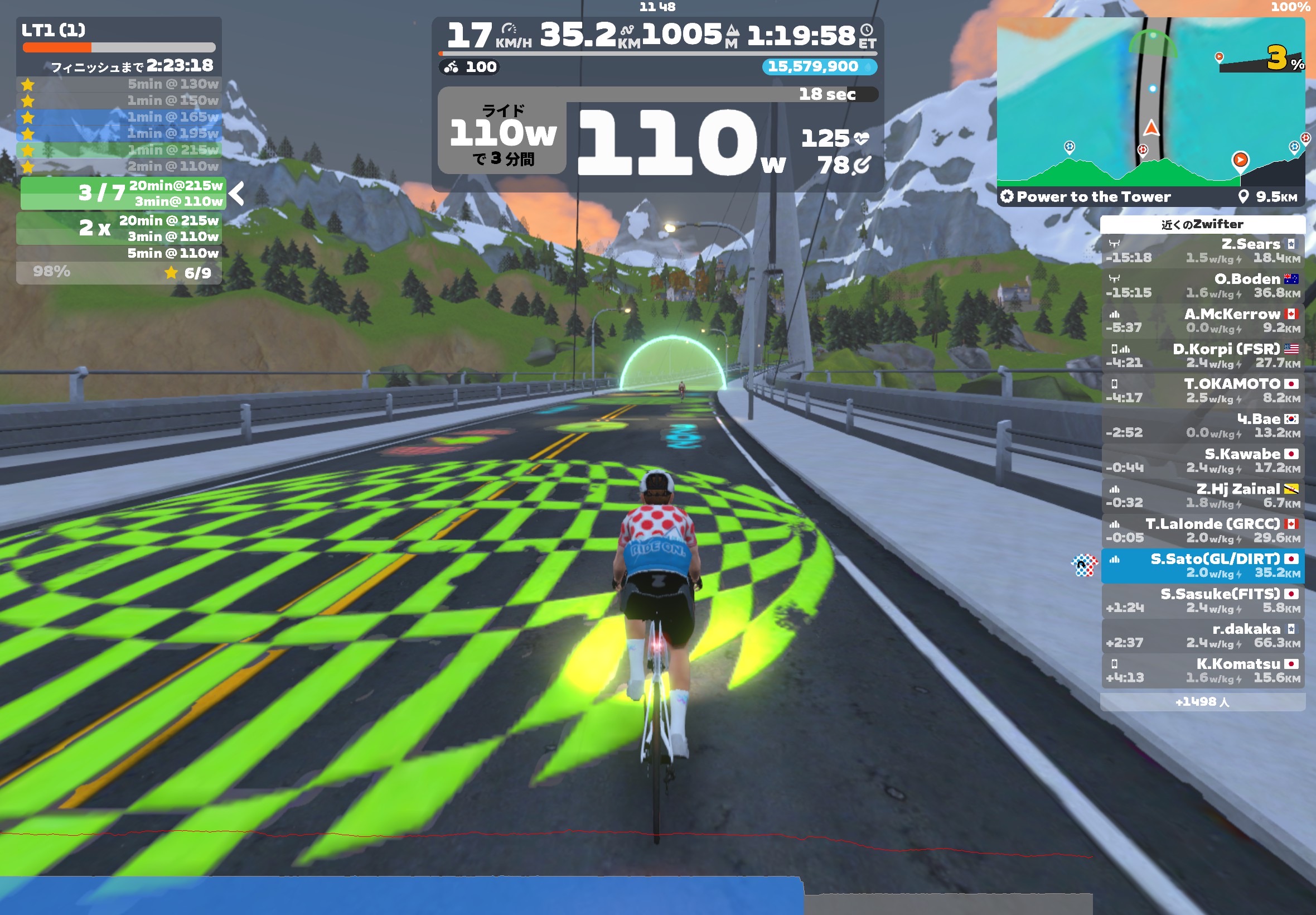Choose S.Sasuke(FITS) in the rider list
The width and height of the screenshot is (1316, 915).
click(1202, 600)
